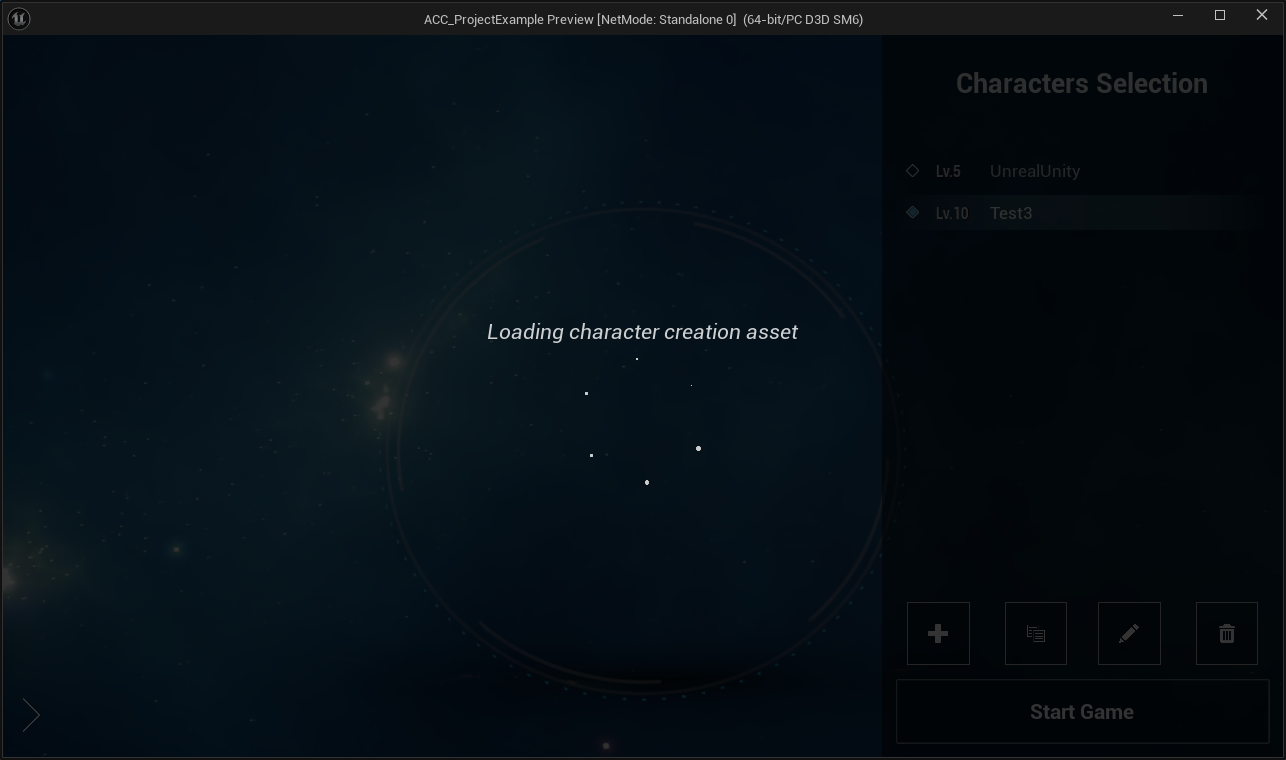
Task: Create a new character with the plus icon
Action: point(938,633)
